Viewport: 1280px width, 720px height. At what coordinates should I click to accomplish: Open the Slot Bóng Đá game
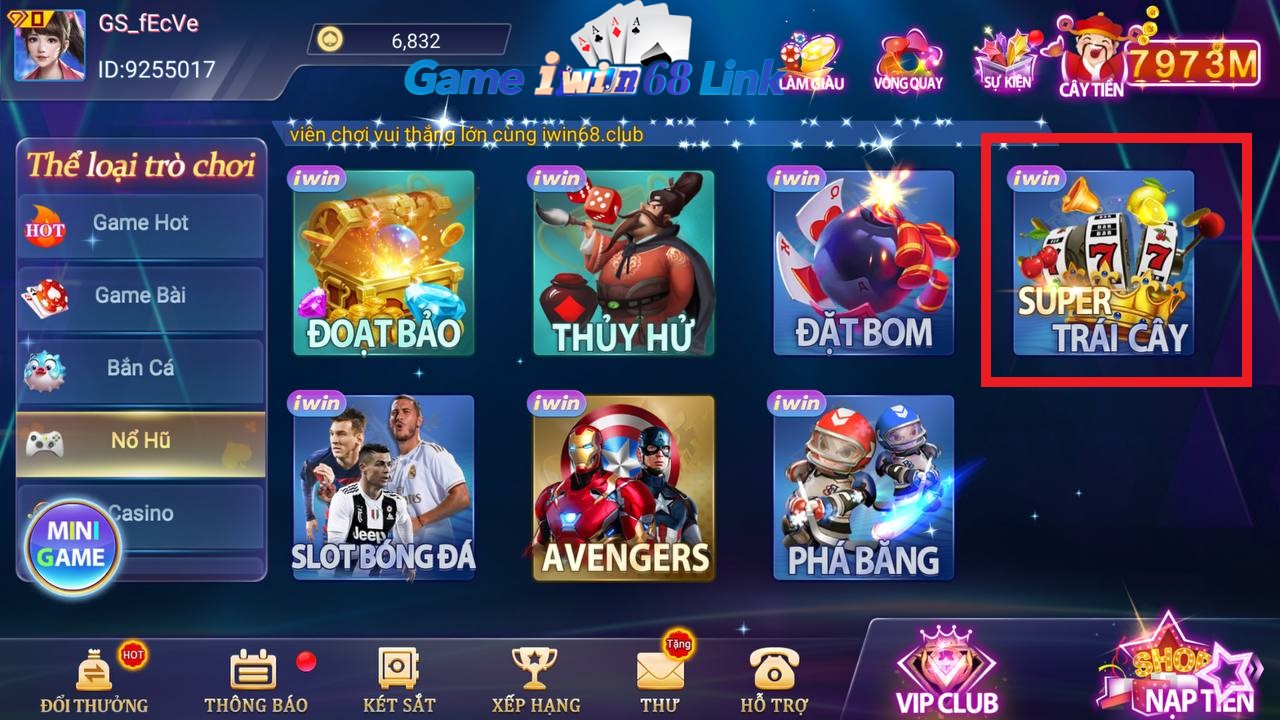(383, 488)
